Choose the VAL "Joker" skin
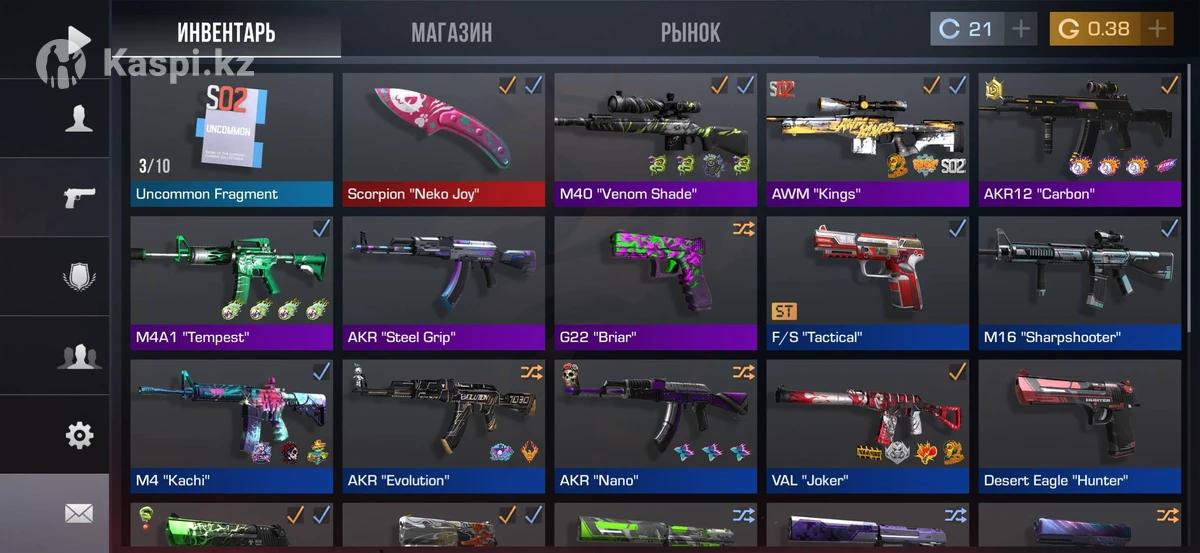This screenshot has width=1200, height=553. [x=868, y=427]
